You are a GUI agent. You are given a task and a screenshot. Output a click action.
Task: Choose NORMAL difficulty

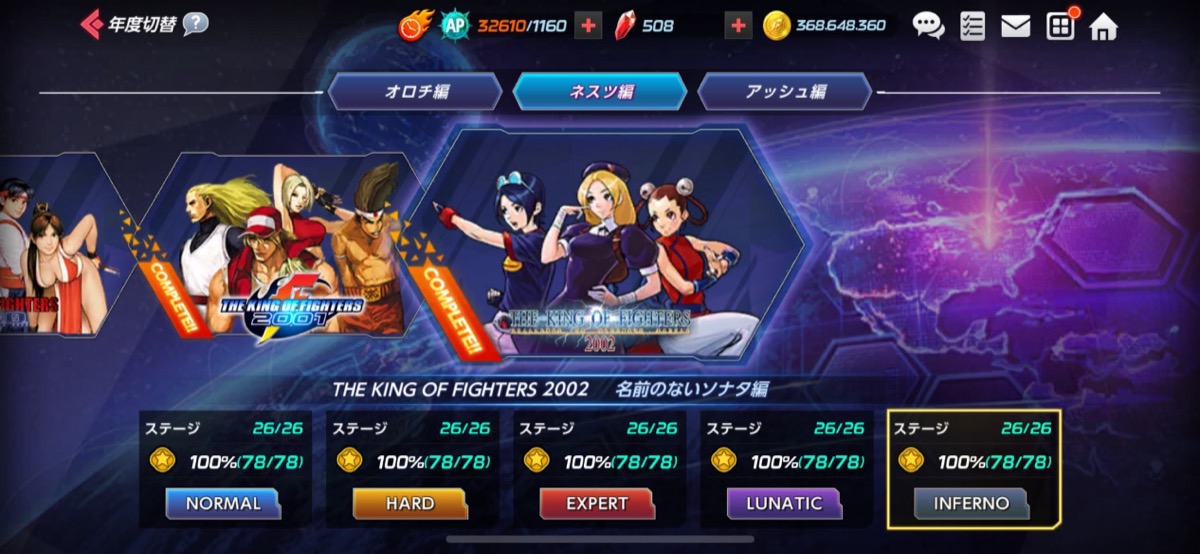click(x=224, y=503)
